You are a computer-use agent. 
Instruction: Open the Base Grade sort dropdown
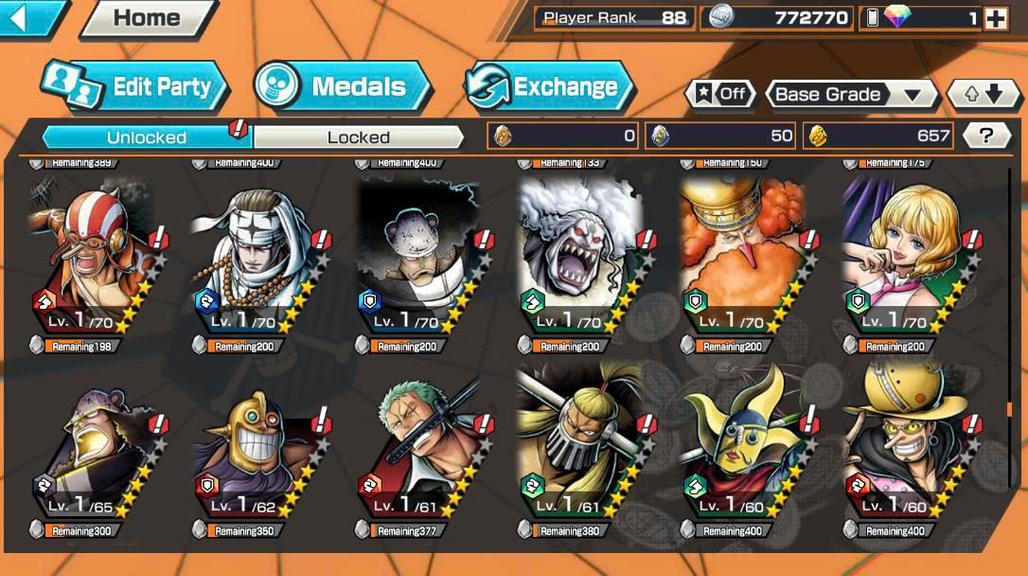click(848, 94)
